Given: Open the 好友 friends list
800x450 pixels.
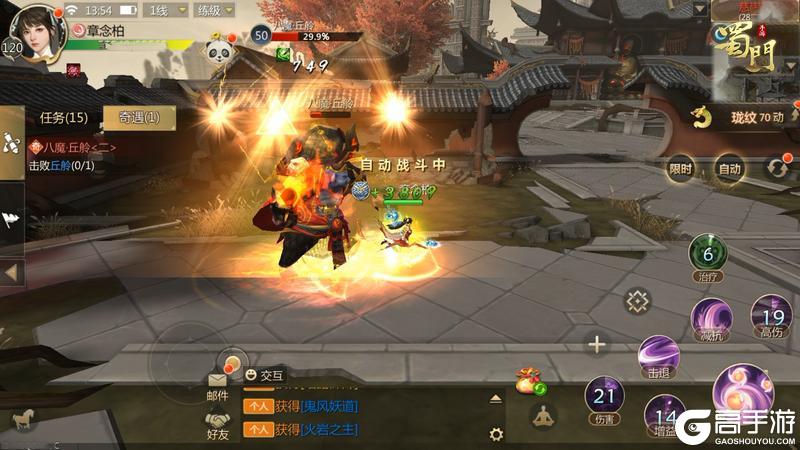Looking at the screenshot, I should tap(218, 425).
